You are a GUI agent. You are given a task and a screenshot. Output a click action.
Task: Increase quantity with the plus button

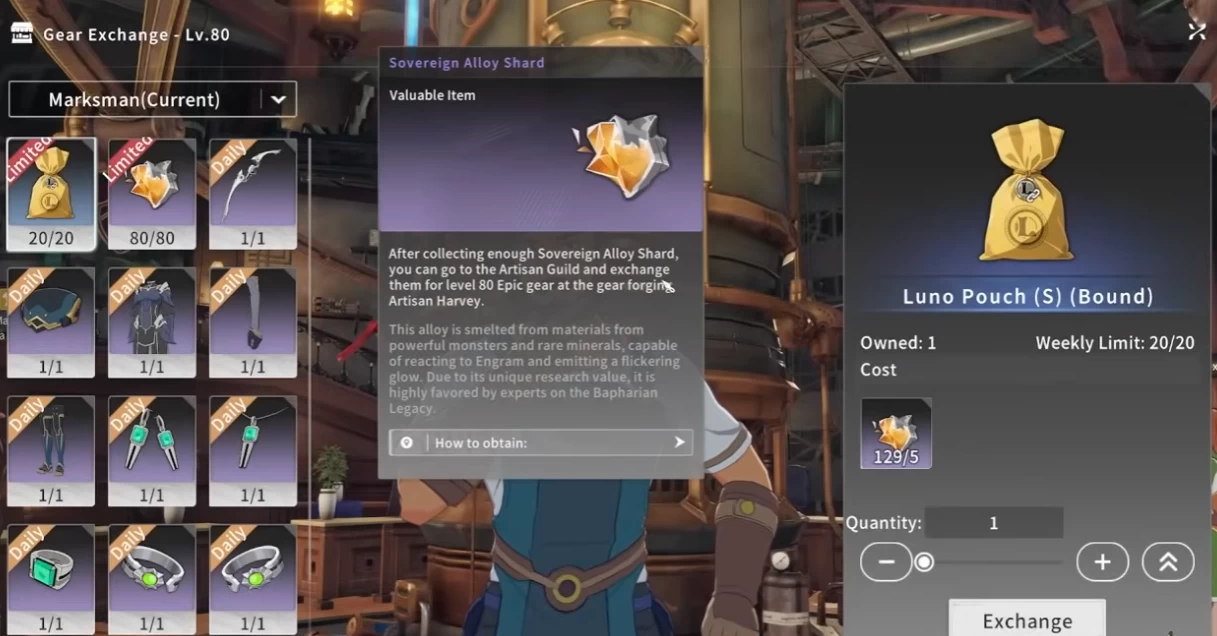1102,562
